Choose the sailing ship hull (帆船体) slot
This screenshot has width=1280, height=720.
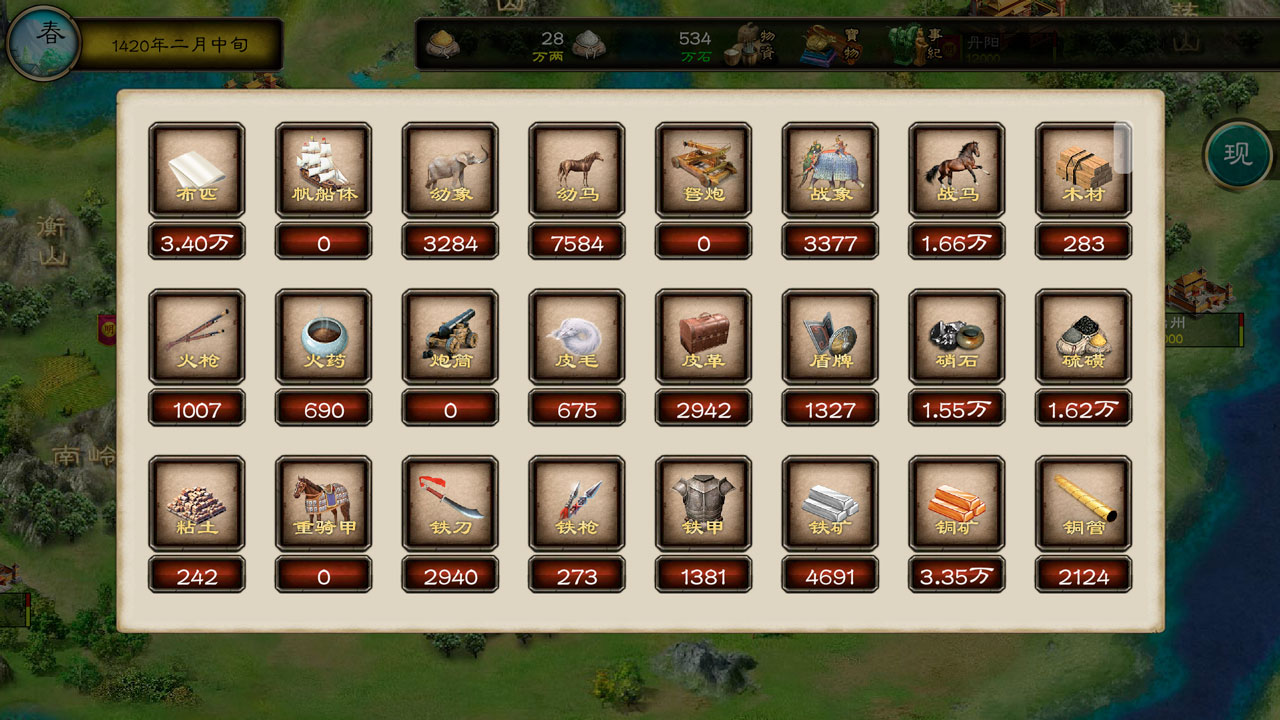pyautogui.click(x=323, y=169)
